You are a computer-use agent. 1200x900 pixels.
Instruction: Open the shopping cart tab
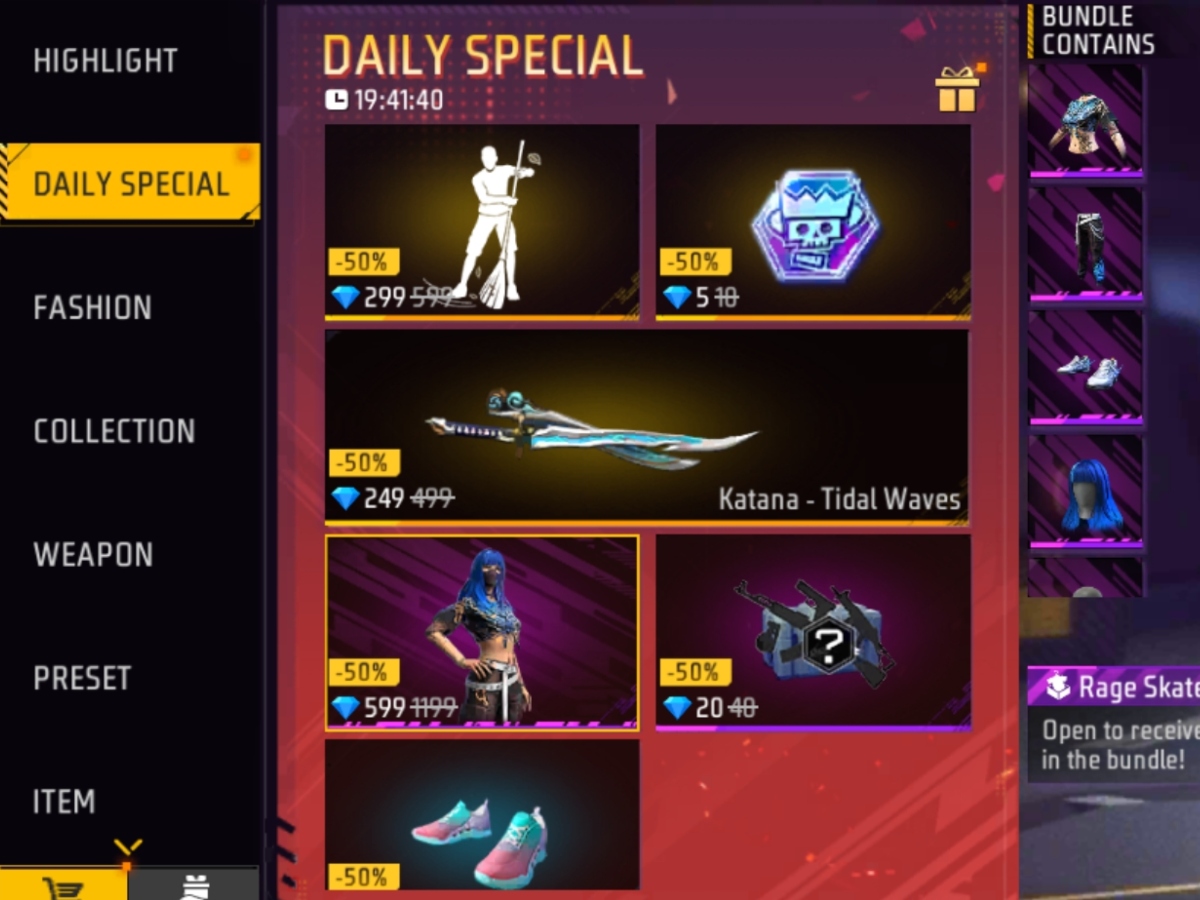tap(64, 885)
